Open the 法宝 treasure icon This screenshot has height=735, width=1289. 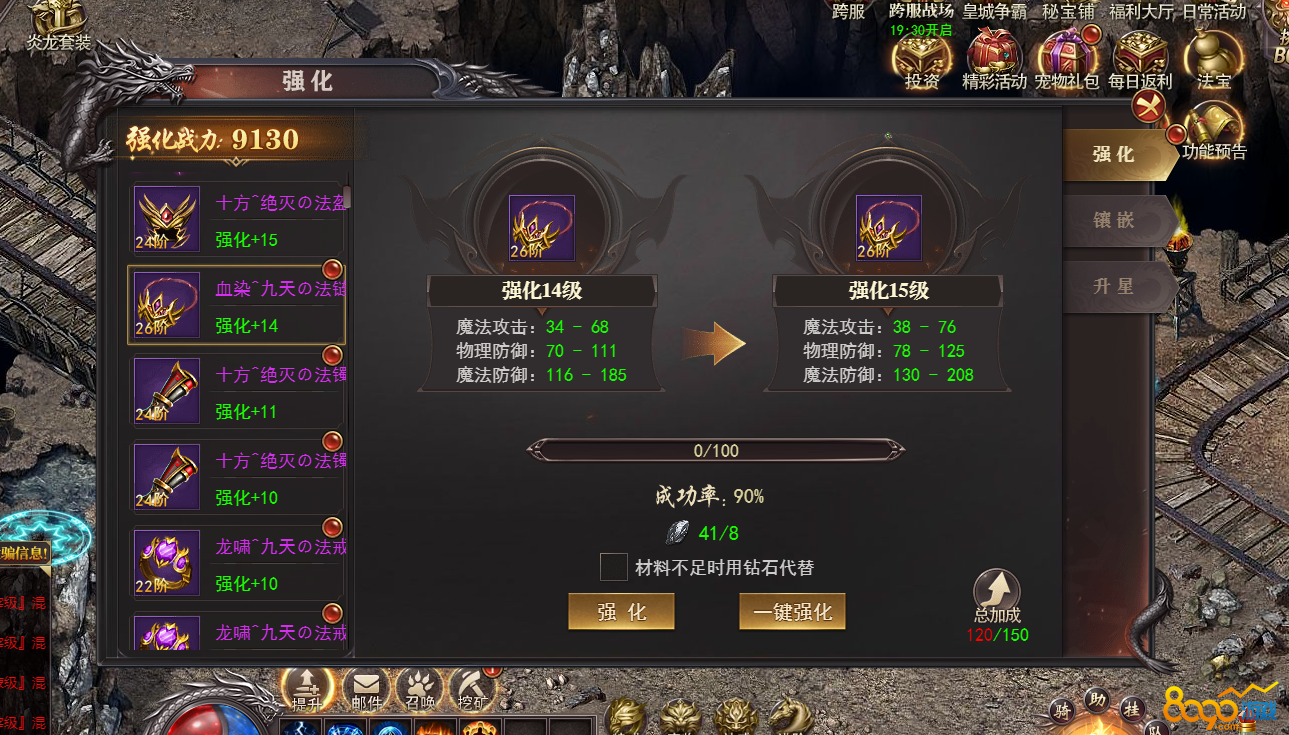click(1213, 55)
